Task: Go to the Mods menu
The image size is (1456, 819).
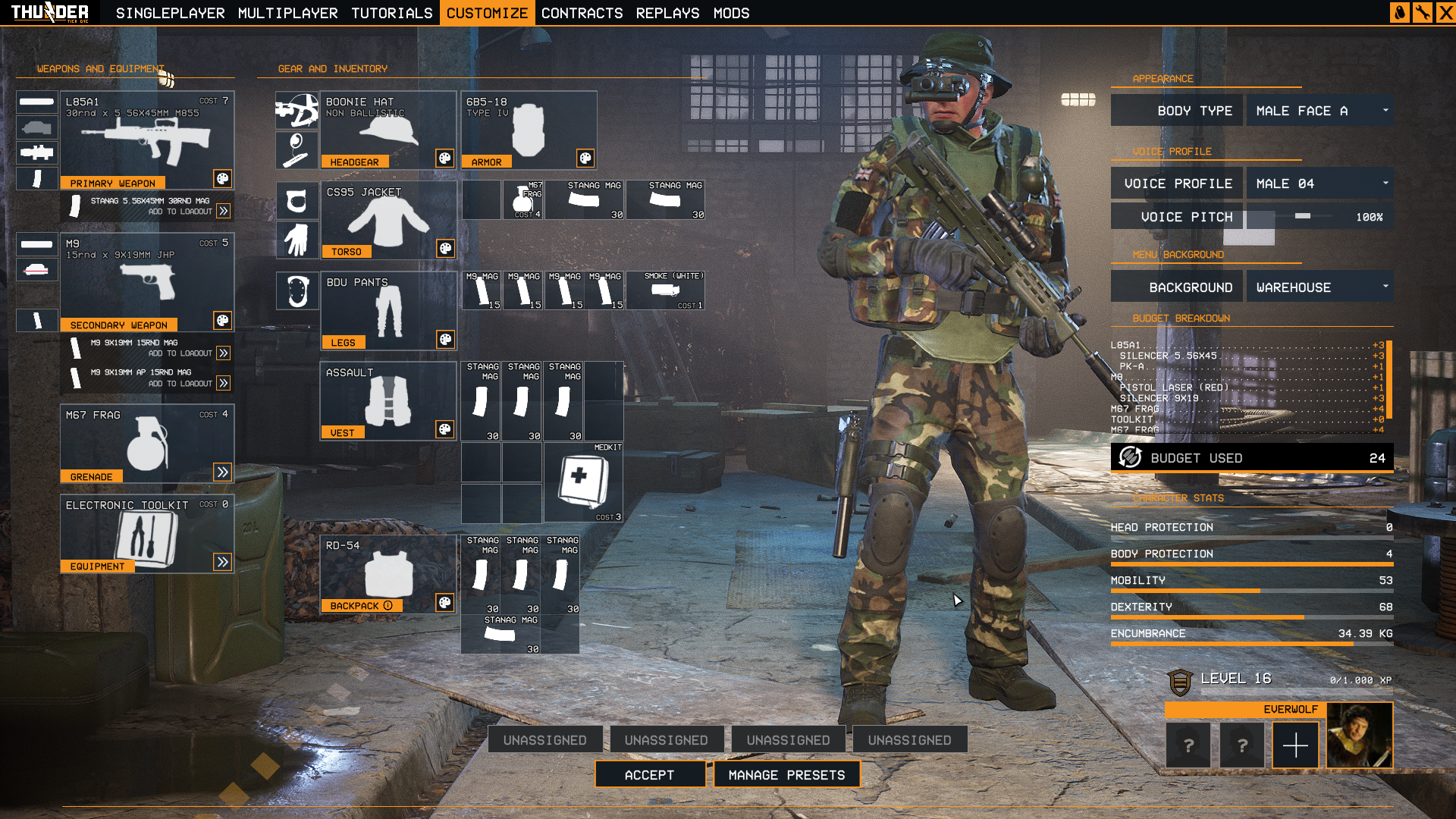Action: coord(731,13)
